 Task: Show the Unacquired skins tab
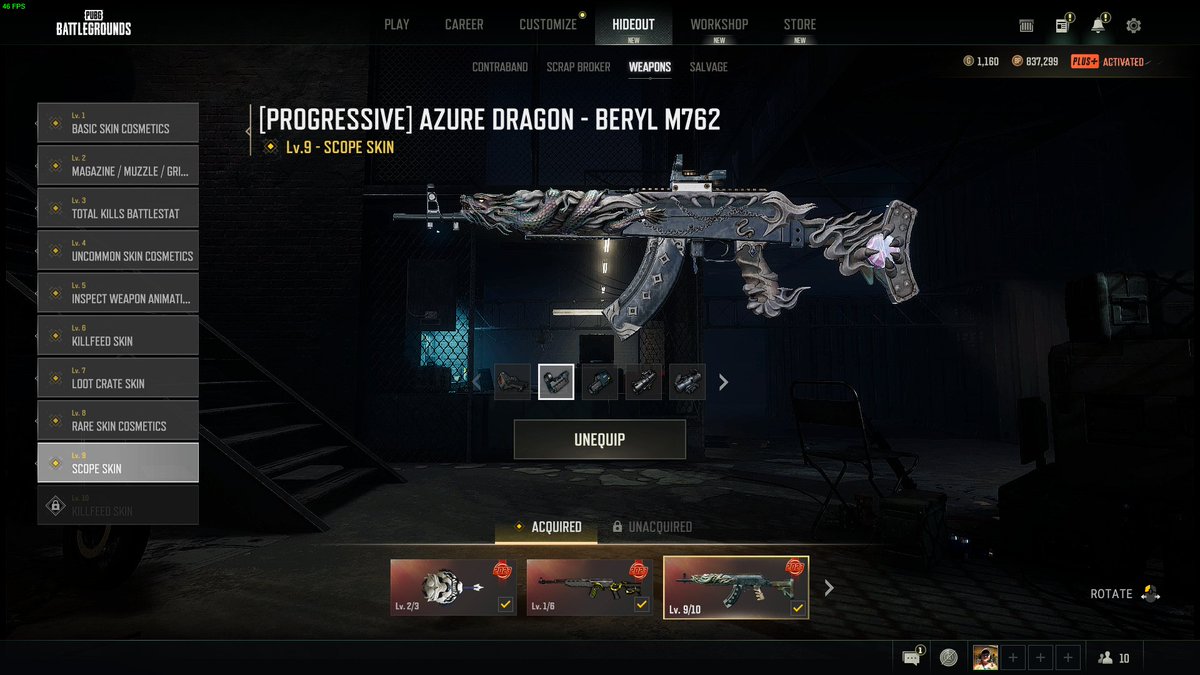tap(652, 527)
